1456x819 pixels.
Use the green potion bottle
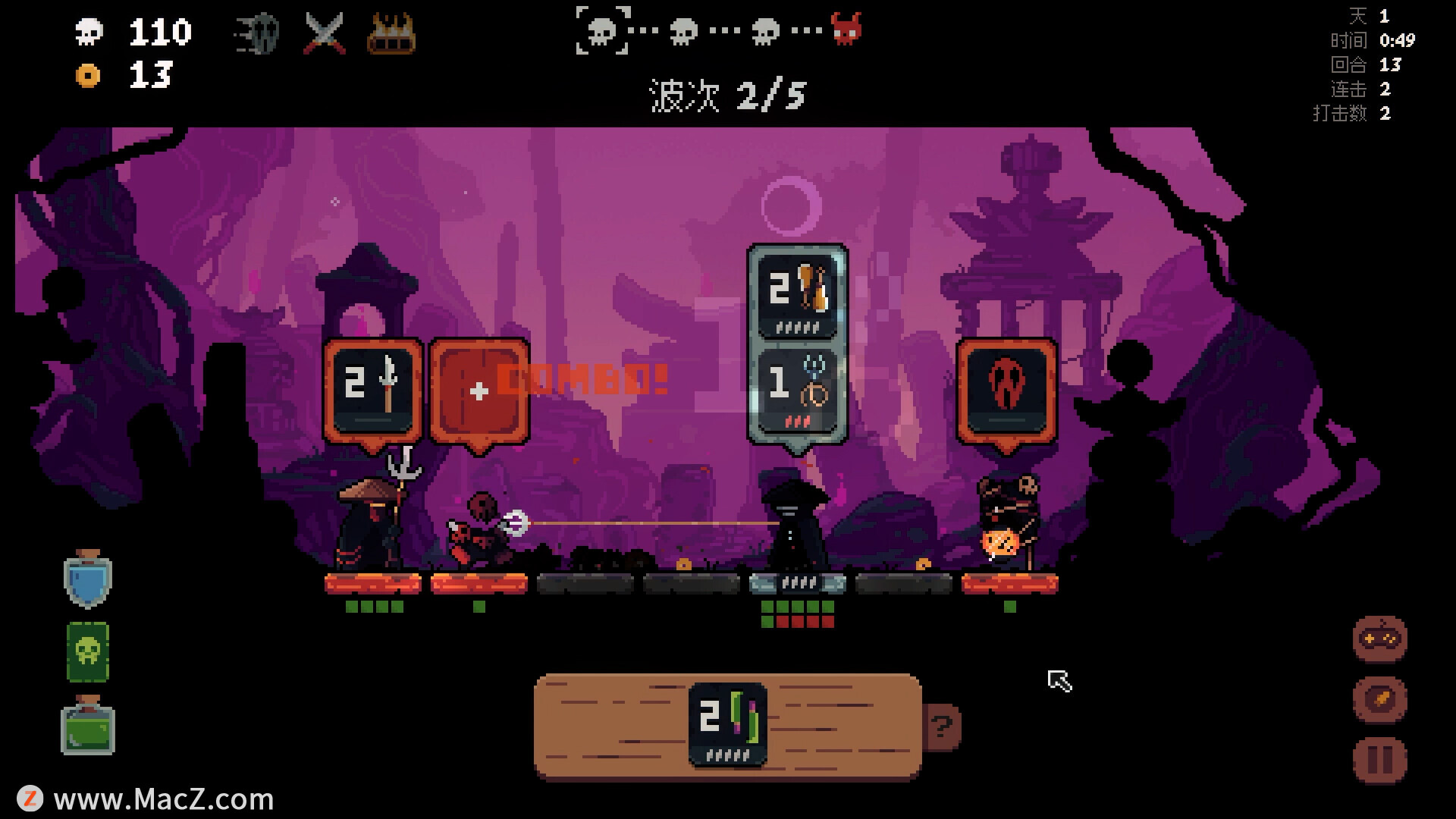pos(88,726)
